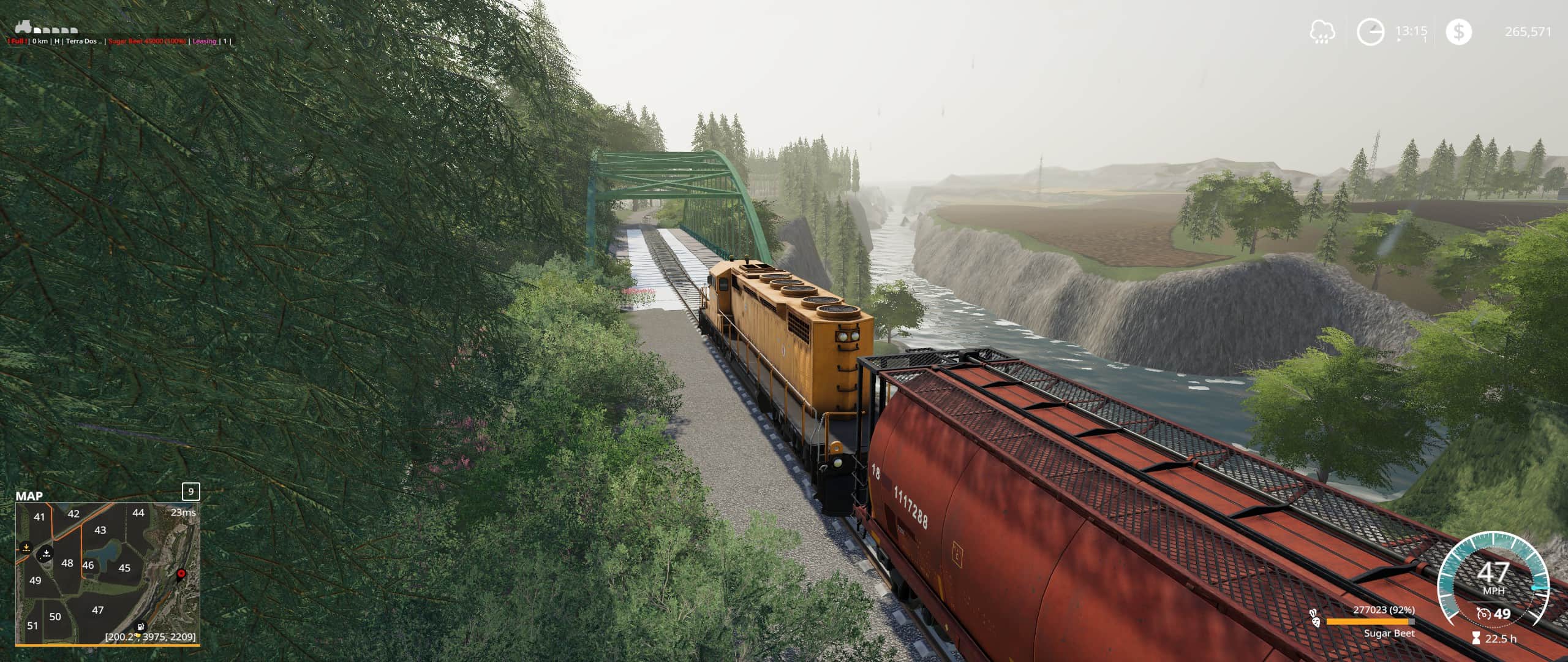Choose the white unloading point marker on the minimap
This screenshot has height=662, width=1568.
pyautogui.click(x=46, y=554)
